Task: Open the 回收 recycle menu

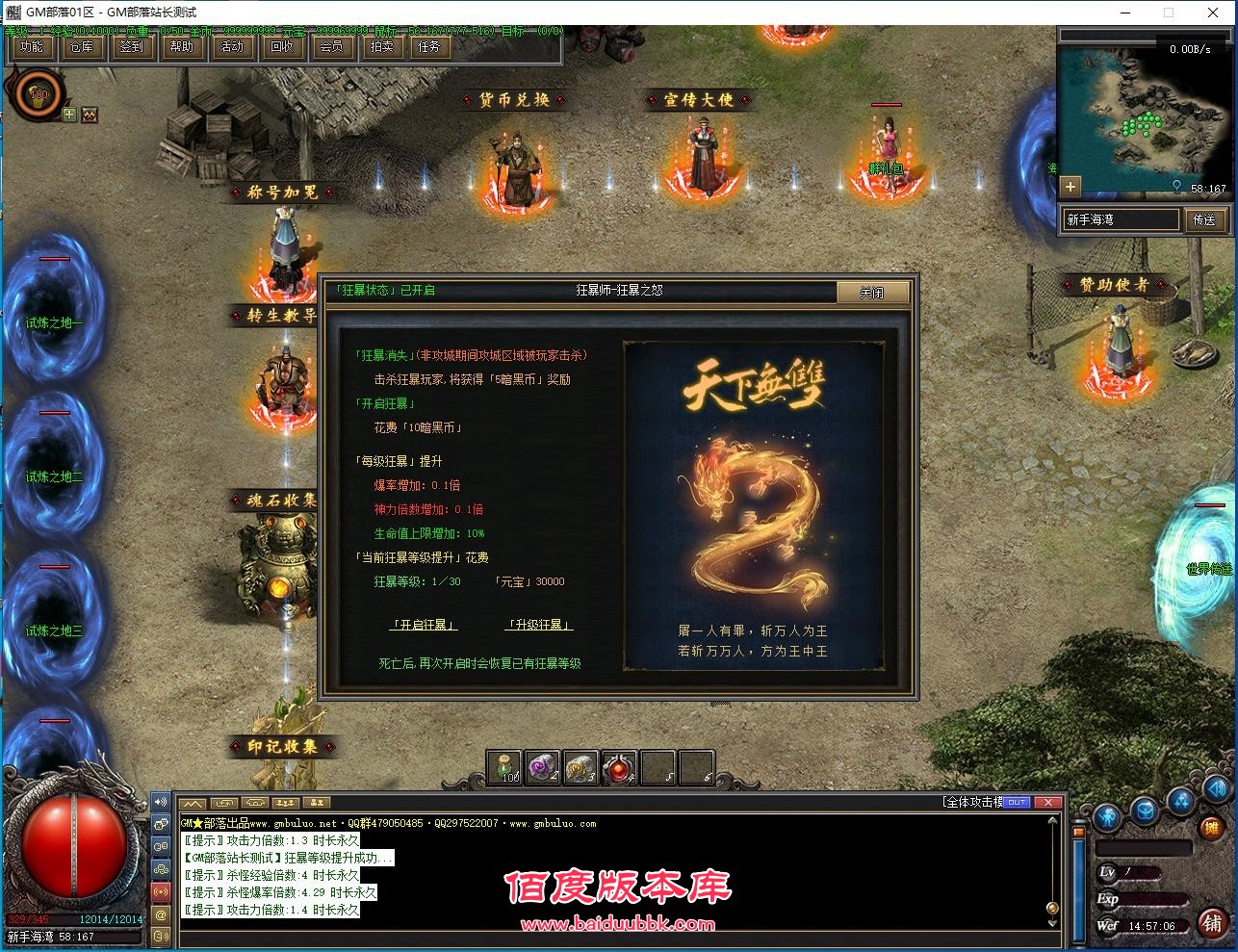Action: coord(282,46)
